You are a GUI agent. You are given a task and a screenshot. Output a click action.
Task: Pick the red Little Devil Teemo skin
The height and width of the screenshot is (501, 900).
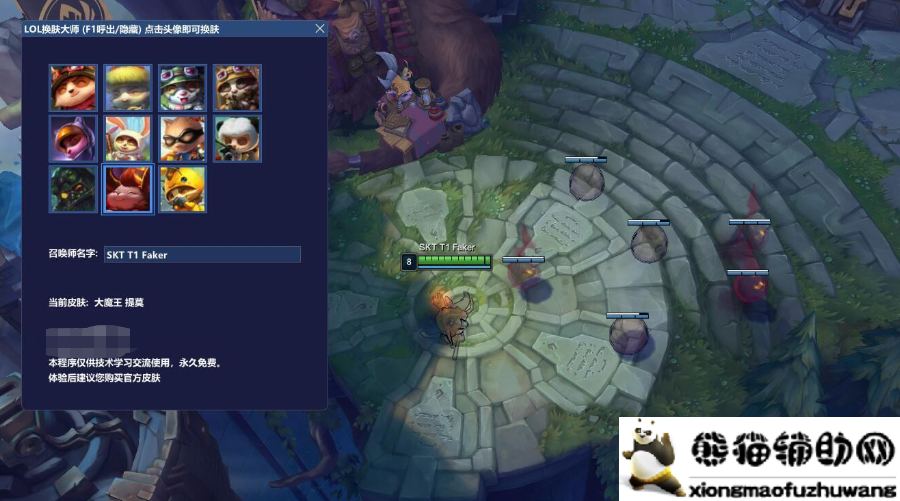[128, 188]
